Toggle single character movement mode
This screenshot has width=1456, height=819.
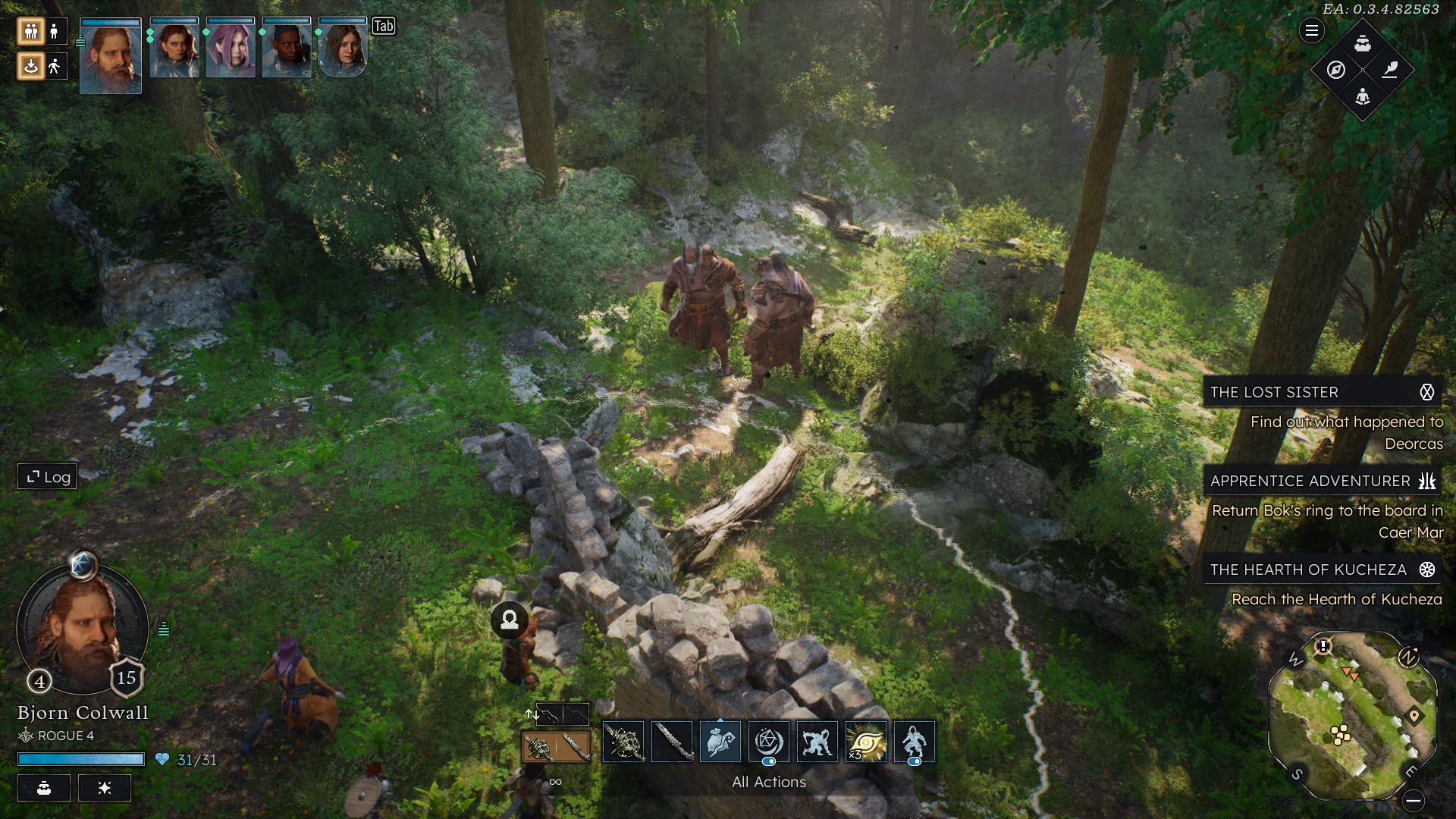(54, 31)
